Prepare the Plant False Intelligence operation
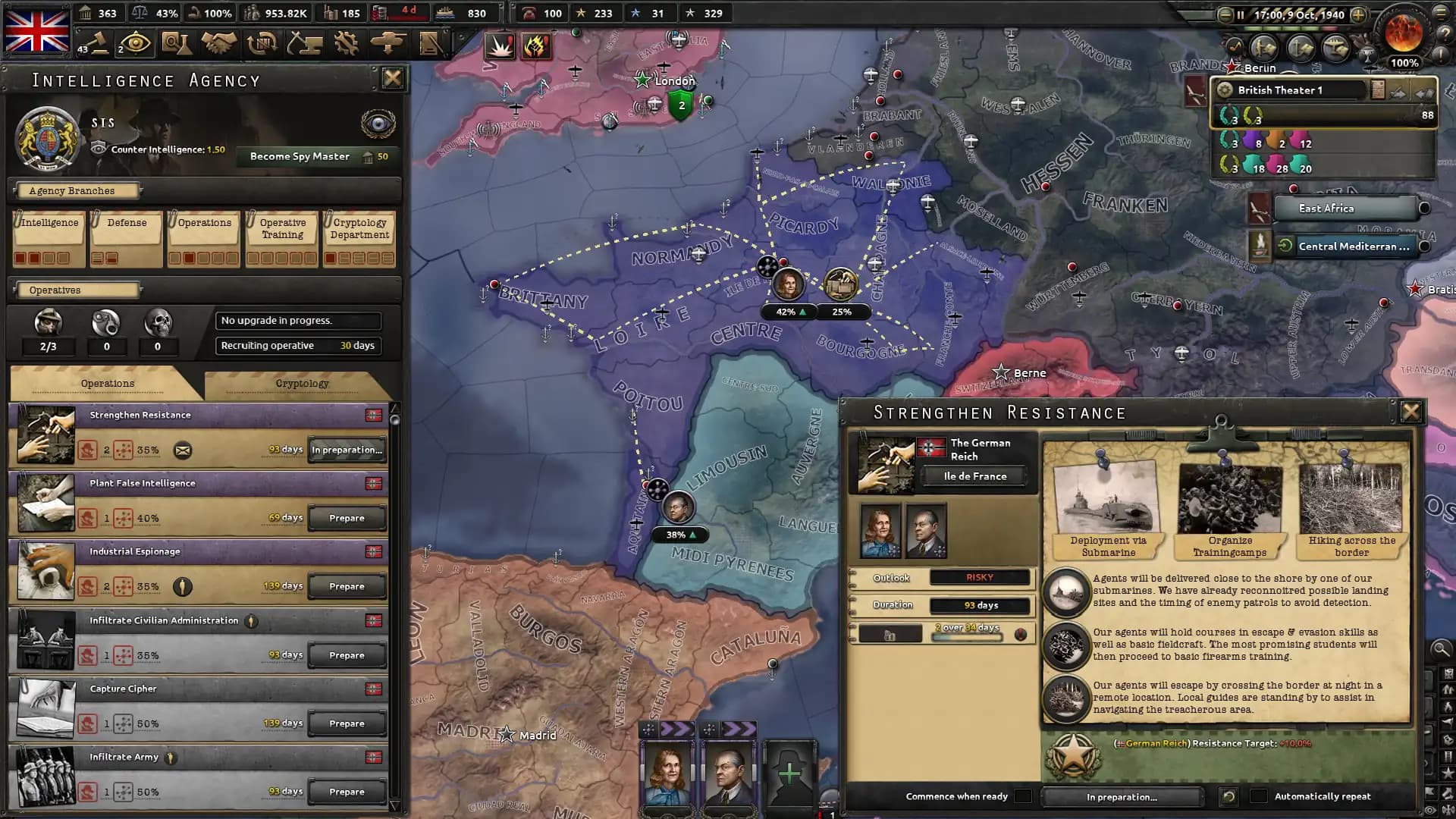Image resolution: width=1456 pixels, height=819 pixels. tap(347, 517)
